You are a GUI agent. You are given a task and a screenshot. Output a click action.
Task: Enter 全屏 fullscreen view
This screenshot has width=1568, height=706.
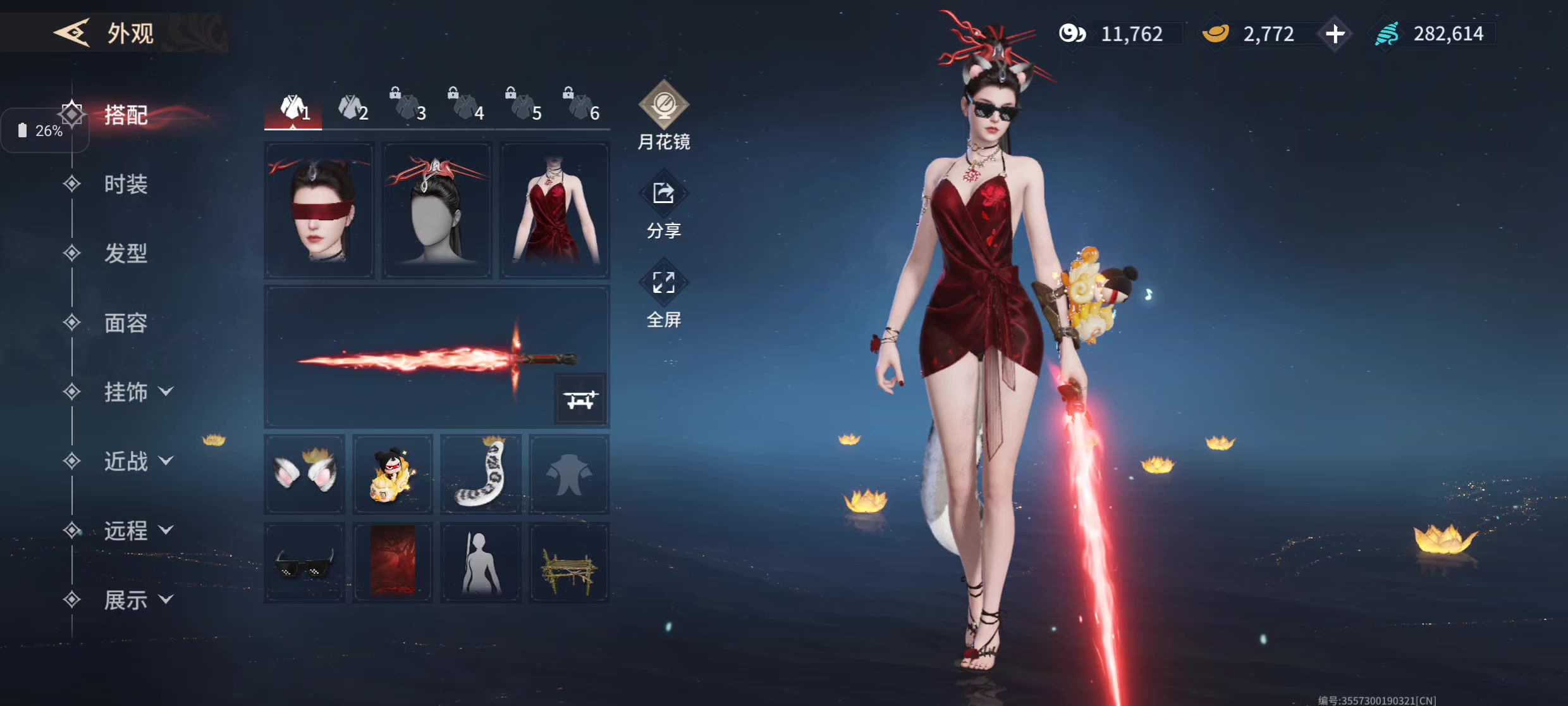pyautogui.click(x=663, y=296)
